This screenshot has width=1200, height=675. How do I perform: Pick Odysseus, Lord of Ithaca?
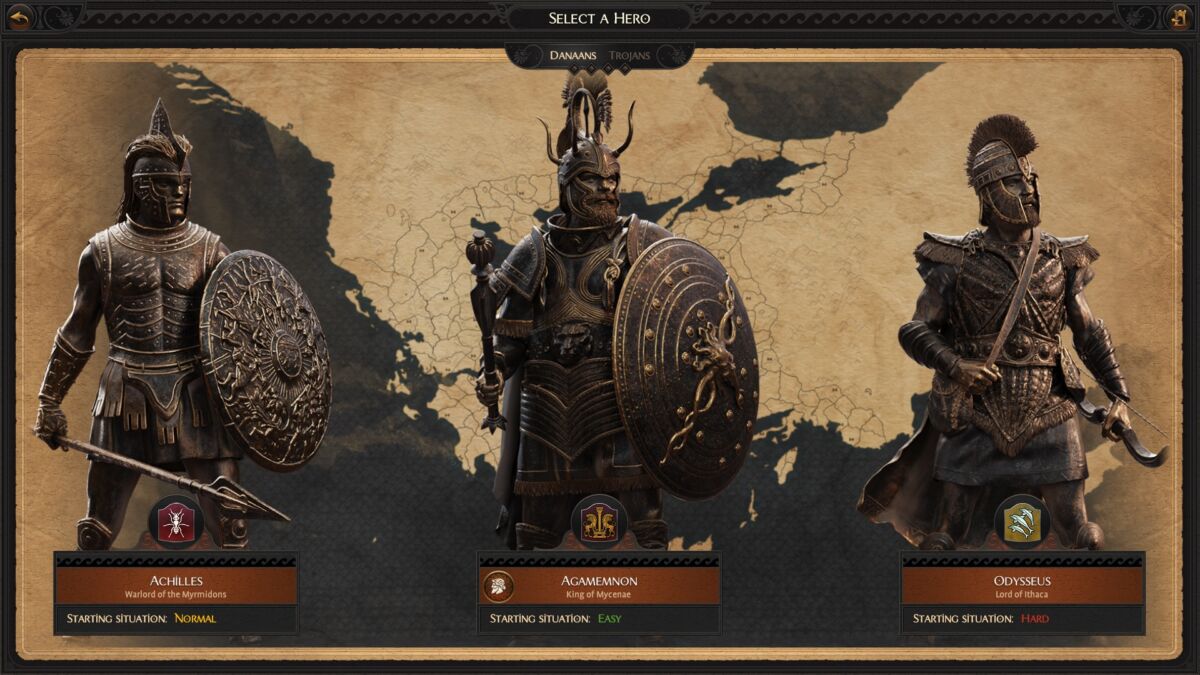coord(1022,586)
